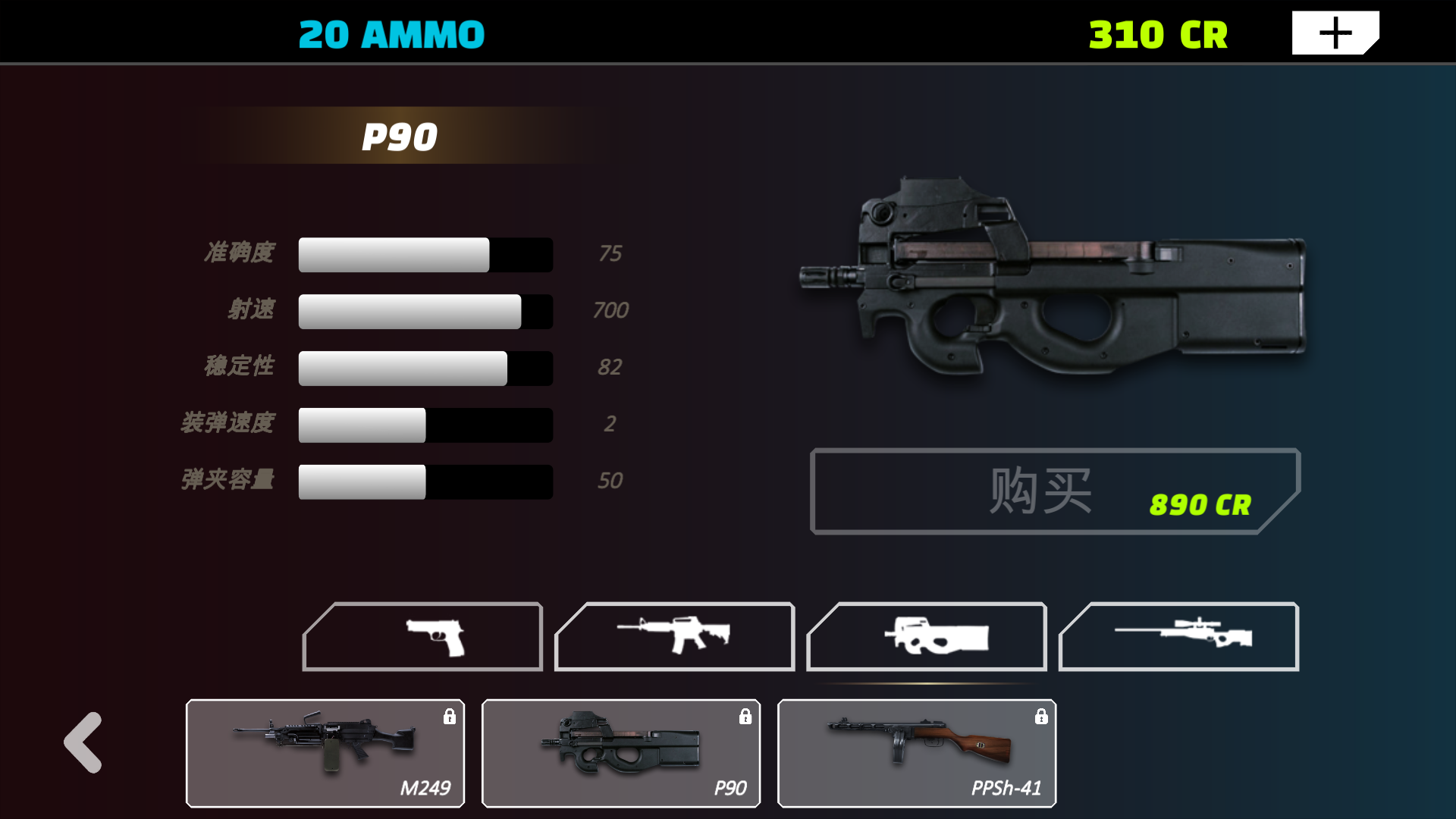Click the 射速 fire rate stat bar

click(425, 311)
